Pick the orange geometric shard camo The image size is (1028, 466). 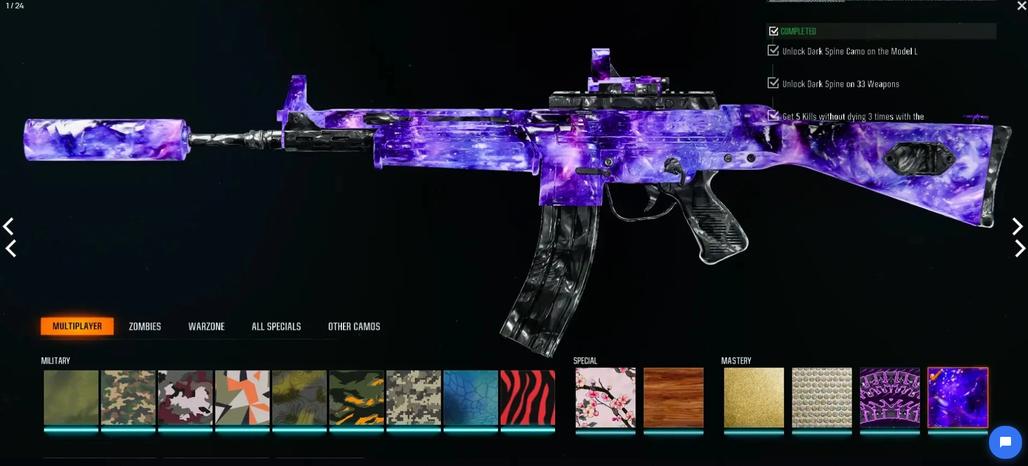tap(242, 398)
